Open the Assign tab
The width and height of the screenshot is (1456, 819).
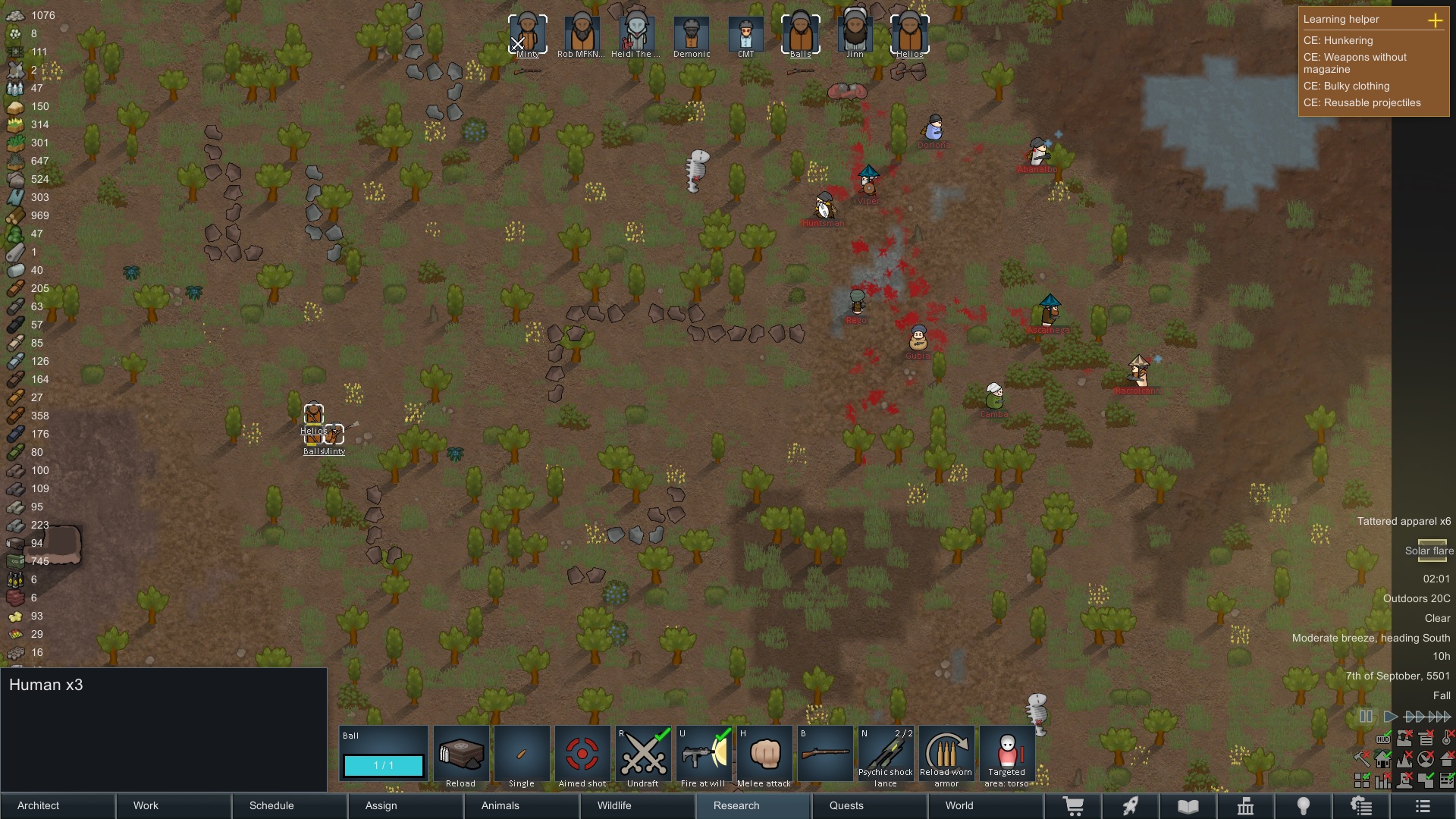[x=406, y=805]
